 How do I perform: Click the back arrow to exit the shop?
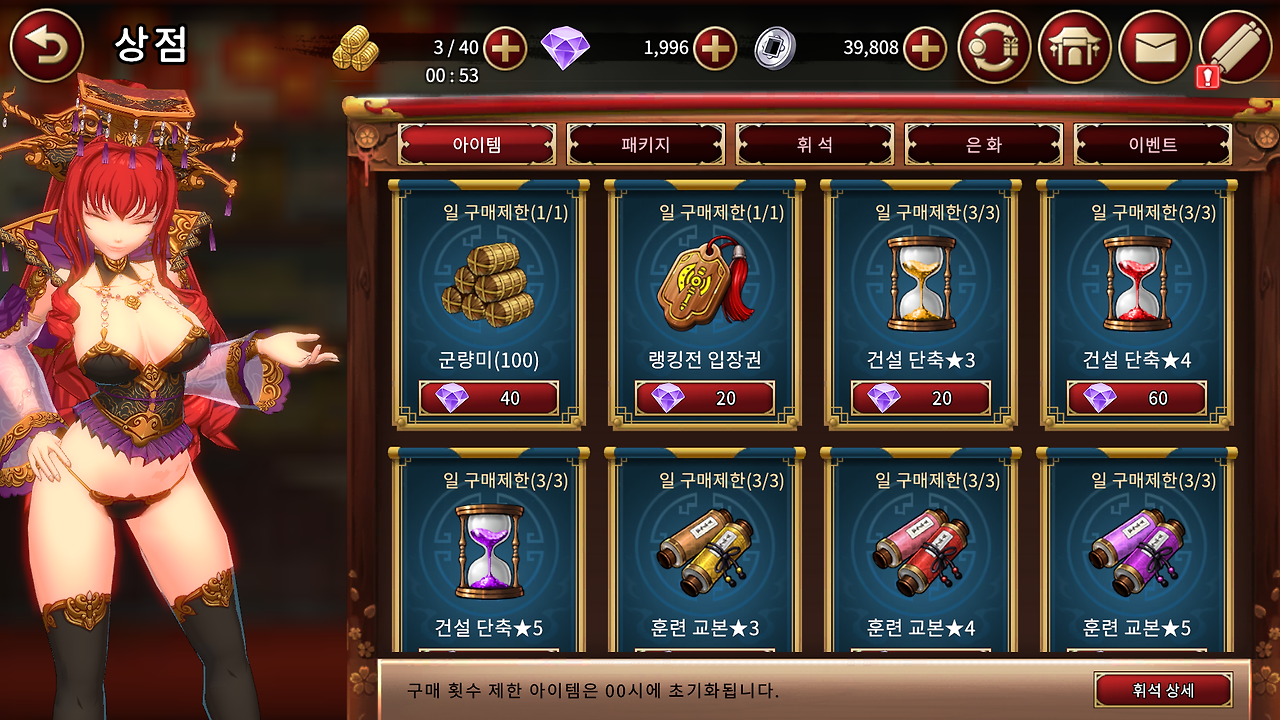pos(45,45)
